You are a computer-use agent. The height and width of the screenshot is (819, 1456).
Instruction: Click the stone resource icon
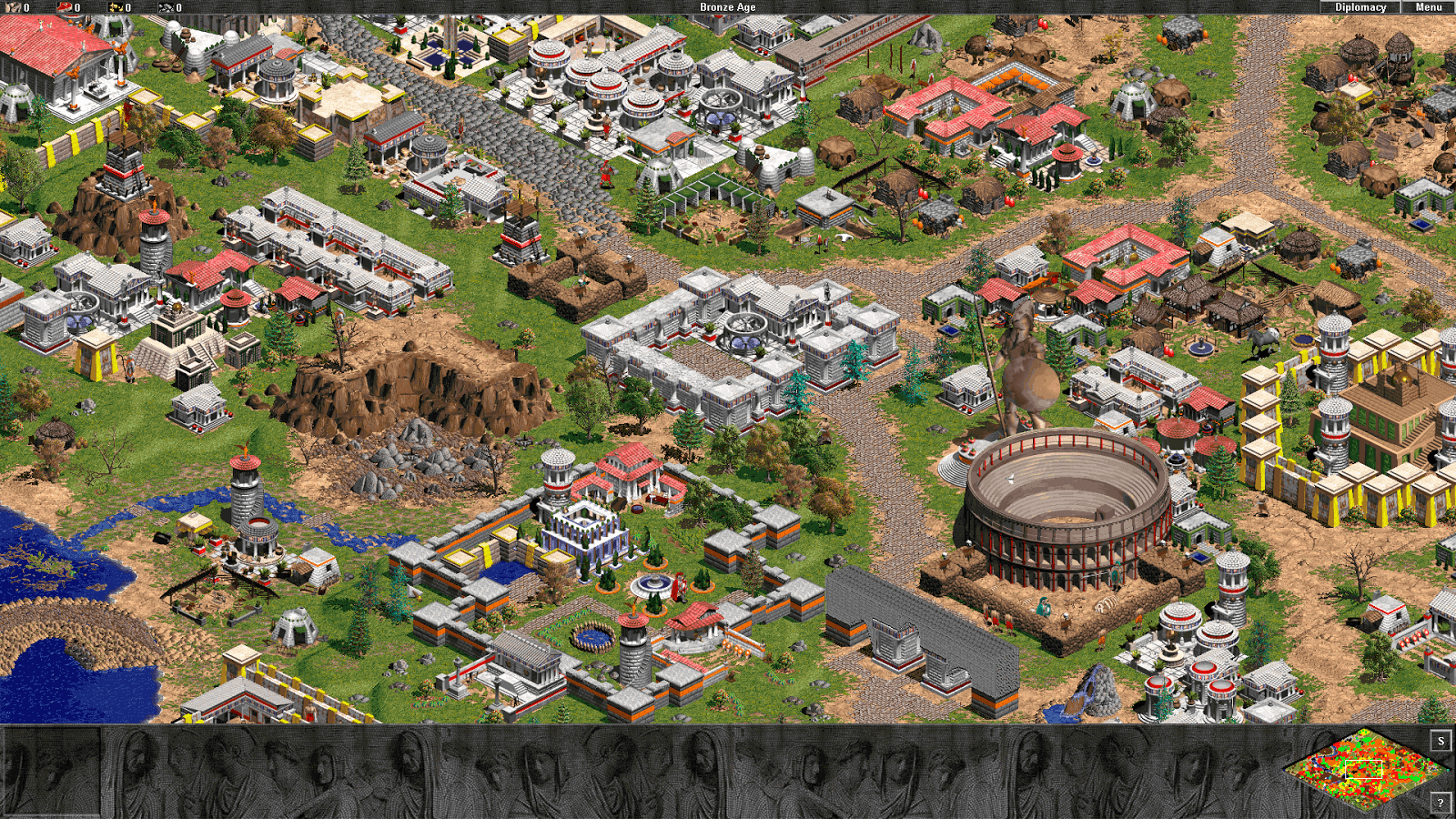click(167, 7)
